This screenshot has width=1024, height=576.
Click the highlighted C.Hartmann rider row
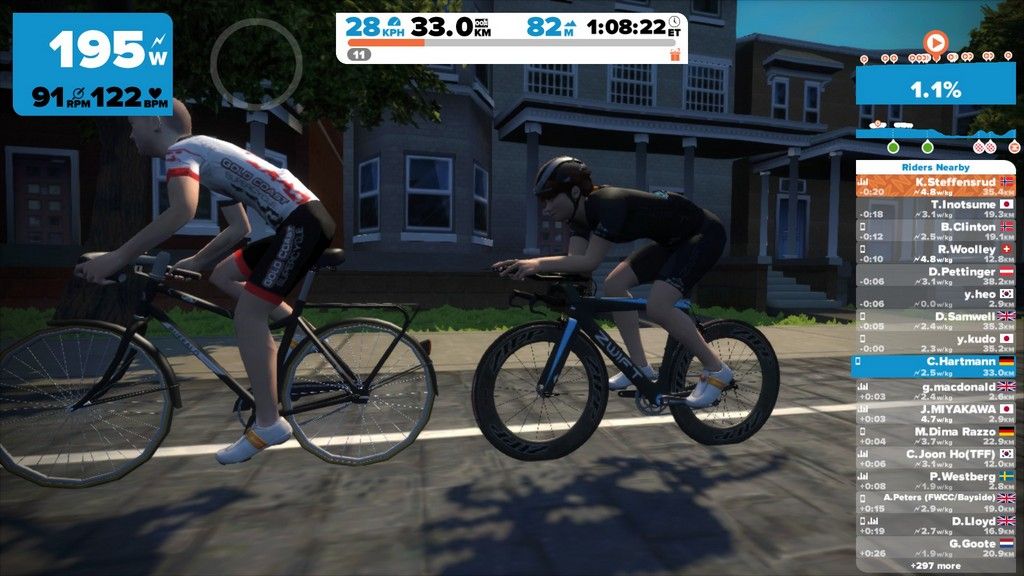click(935, 365)
